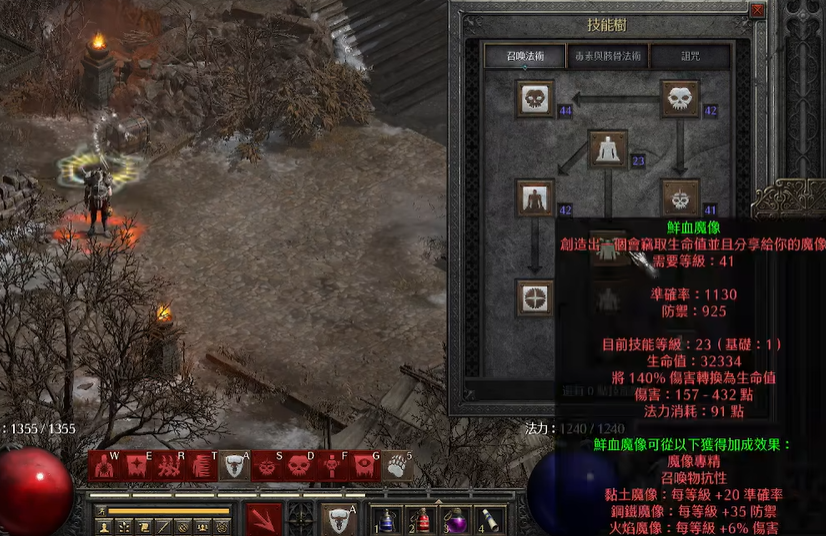Select the level 44 Skeleton Mastery skill
826x536 pixels.
click(536, 99)
